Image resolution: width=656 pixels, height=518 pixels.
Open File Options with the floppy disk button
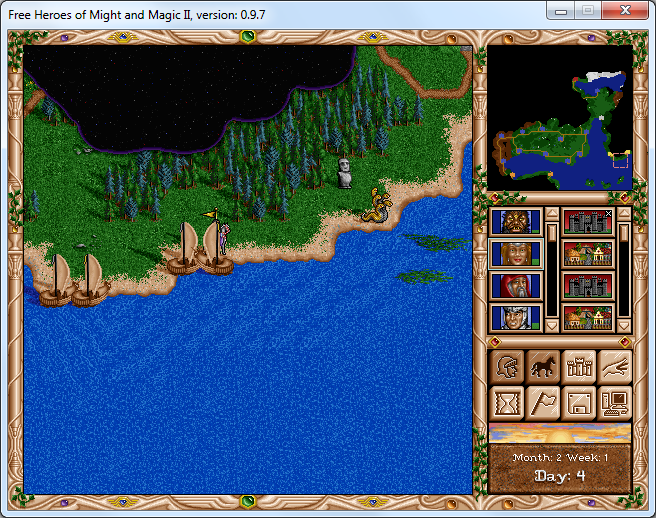point(579,403)
